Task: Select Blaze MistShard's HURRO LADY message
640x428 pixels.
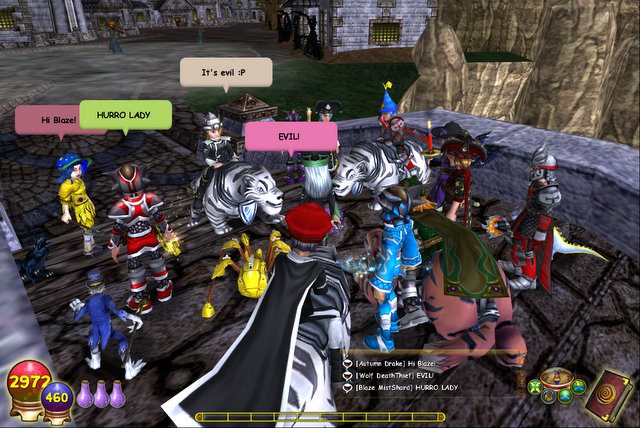Action: click(405, 386)
